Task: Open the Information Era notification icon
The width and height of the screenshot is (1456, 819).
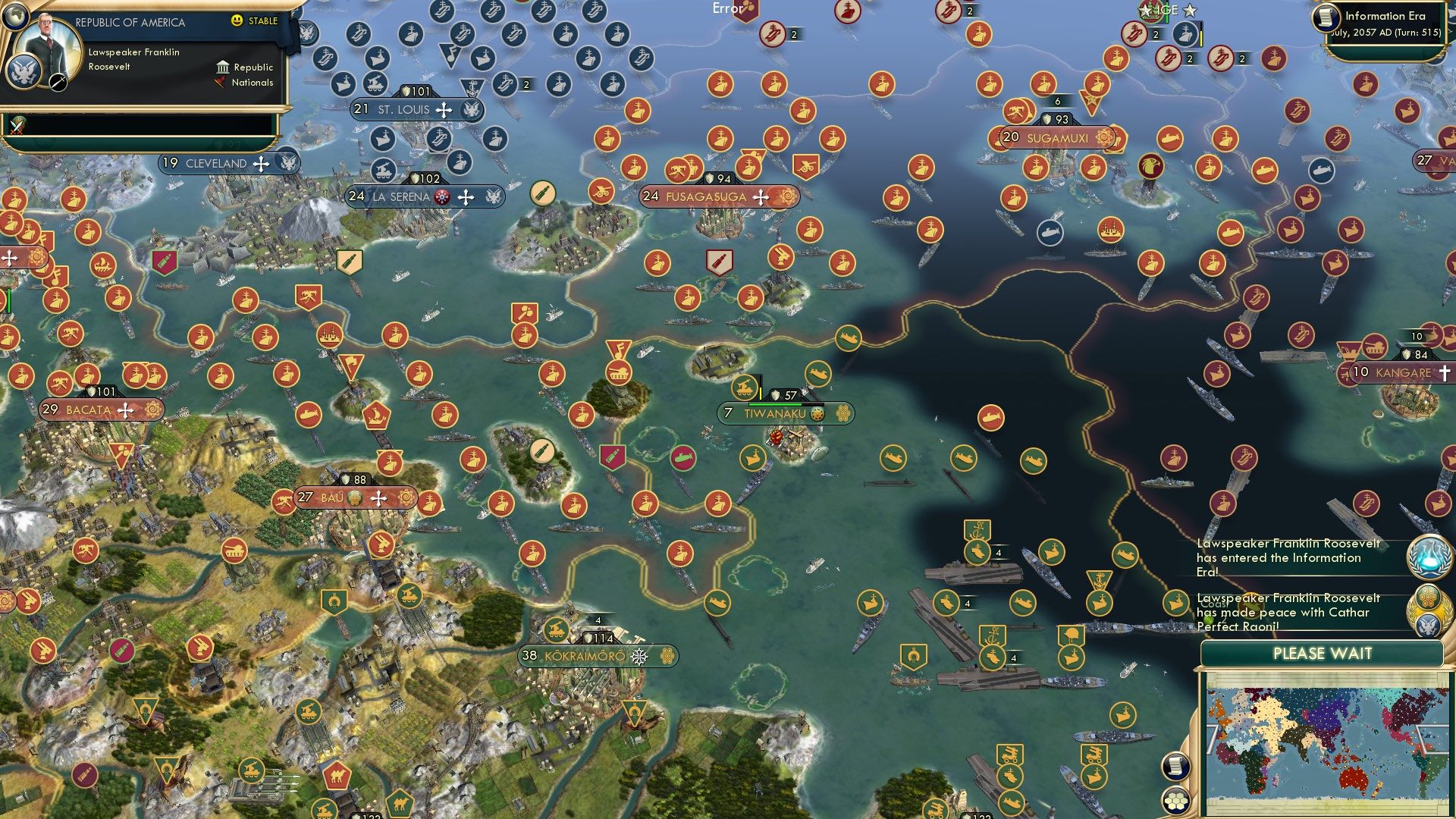Action: [1429, 556]
